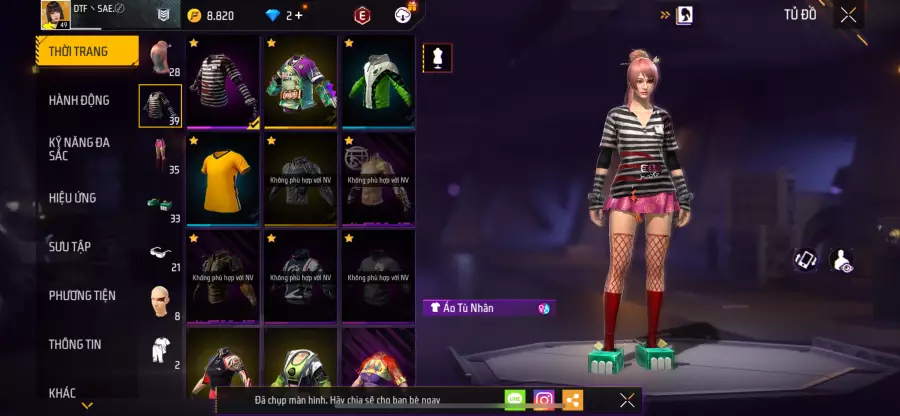Viewport: 900px width, 416px height.
Task: Close the TỦ ĐỒ wardrobe screen
Action: (x=848, y=15)
